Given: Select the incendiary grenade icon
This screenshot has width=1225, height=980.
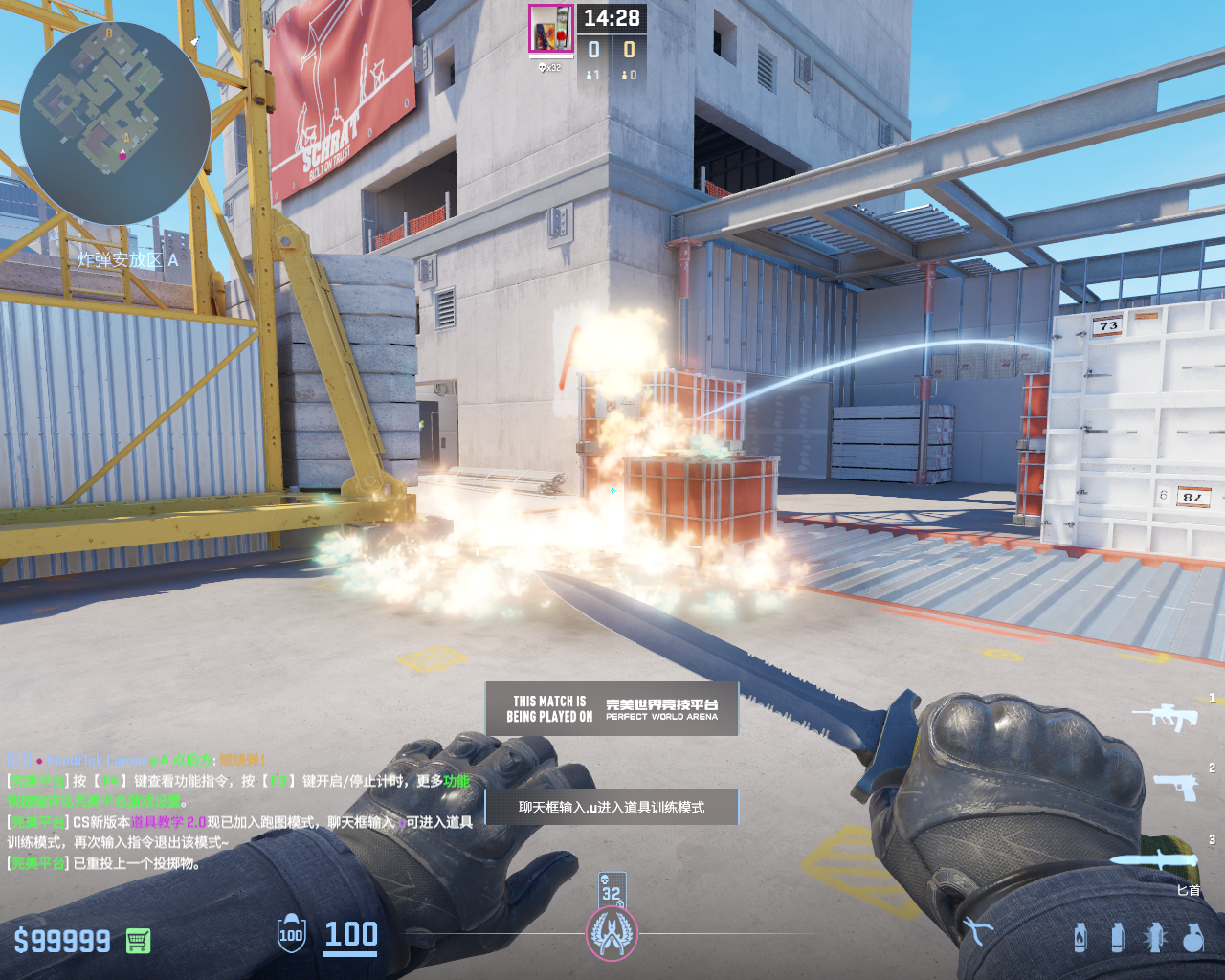Looking at the screenshot, I should pyautogui.click(x=1080, y=937).
